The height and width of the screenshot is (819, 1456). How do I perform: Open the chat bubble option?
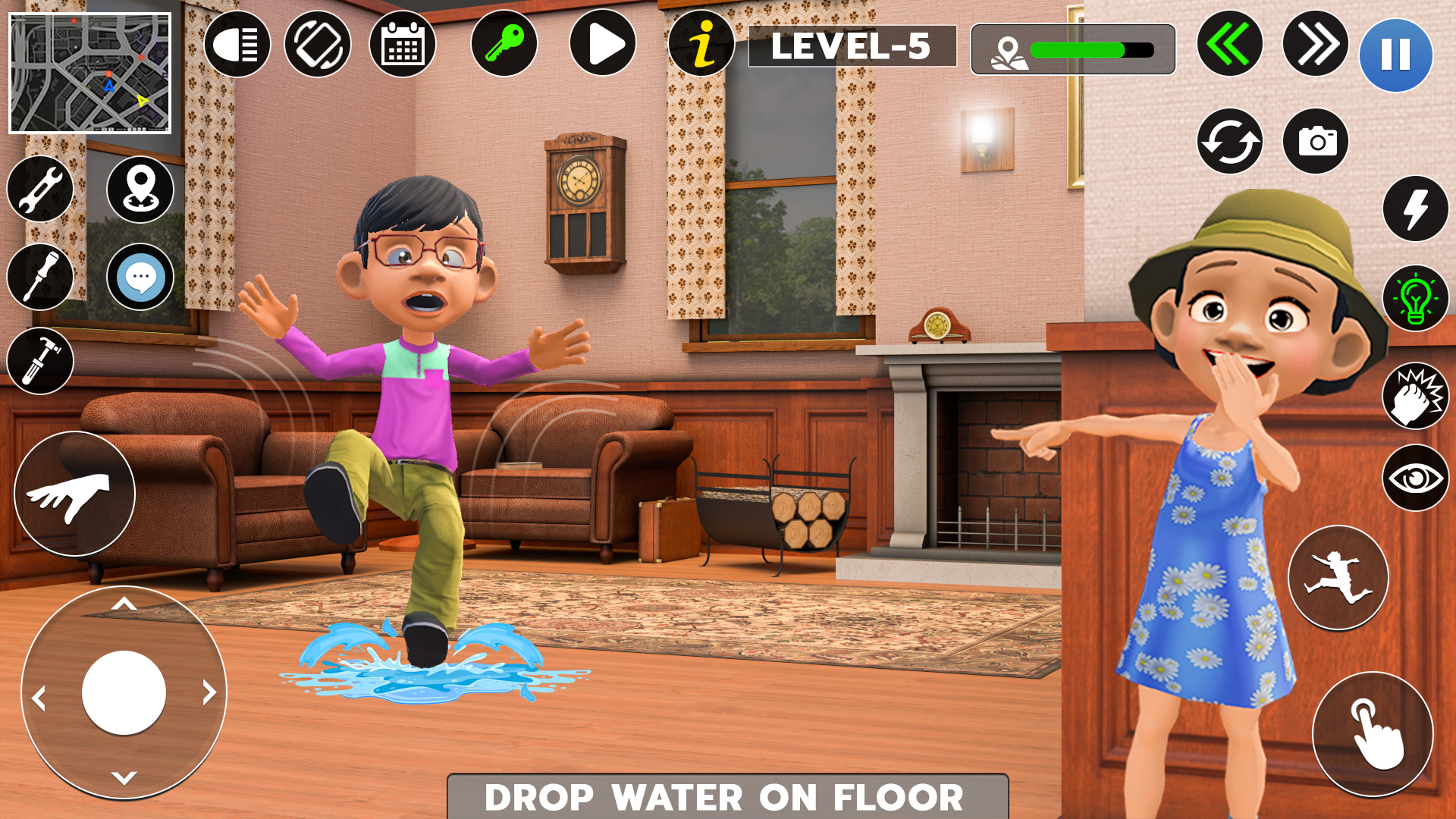140,276
